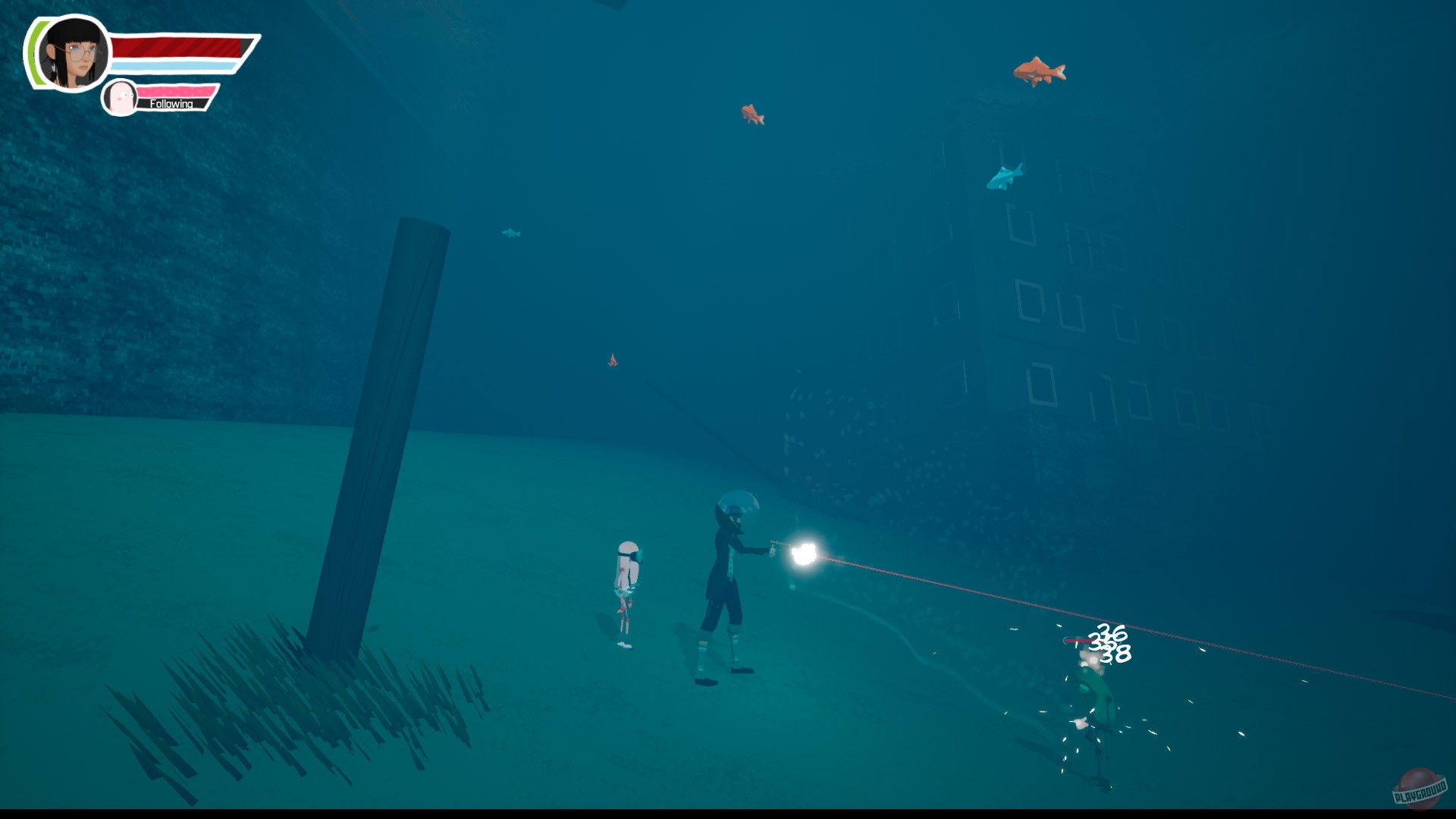Click the red health bar of the player

(178, 45)
